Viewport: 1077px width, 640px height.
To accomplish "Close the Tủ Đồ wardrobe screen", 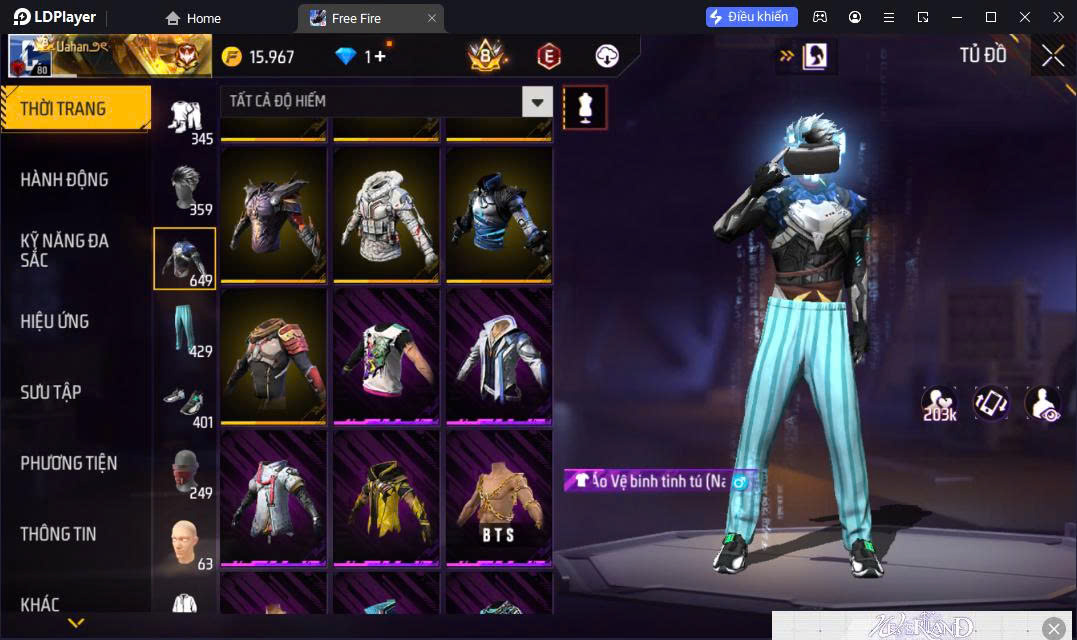I will 1052,56.
